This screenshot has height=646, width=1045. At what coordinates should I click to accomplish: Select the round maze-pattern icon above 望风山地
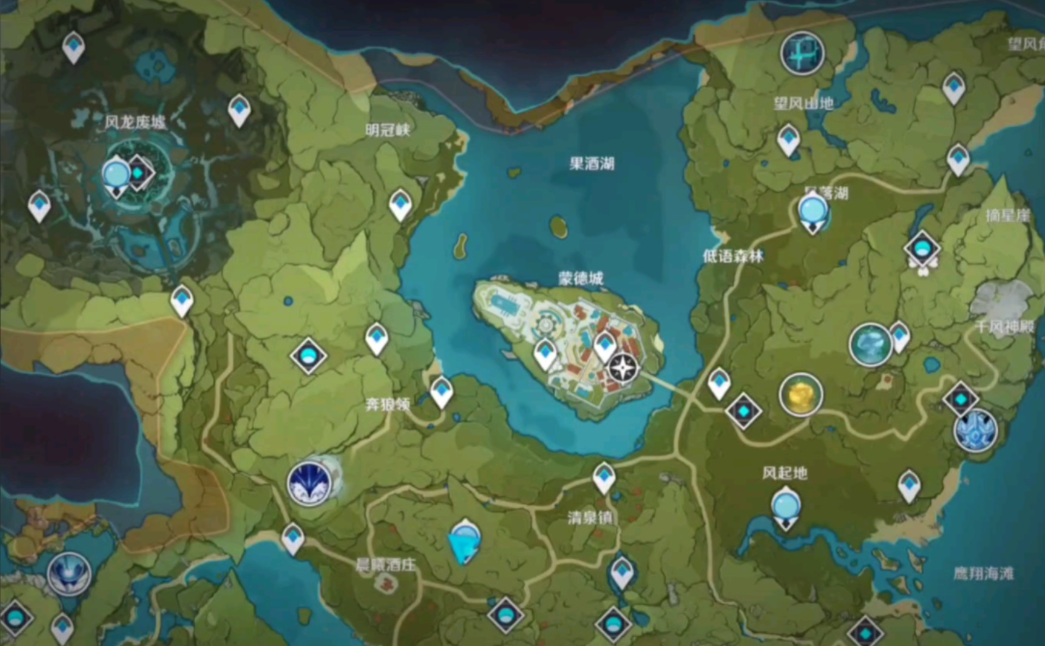(x=802, y=52)
